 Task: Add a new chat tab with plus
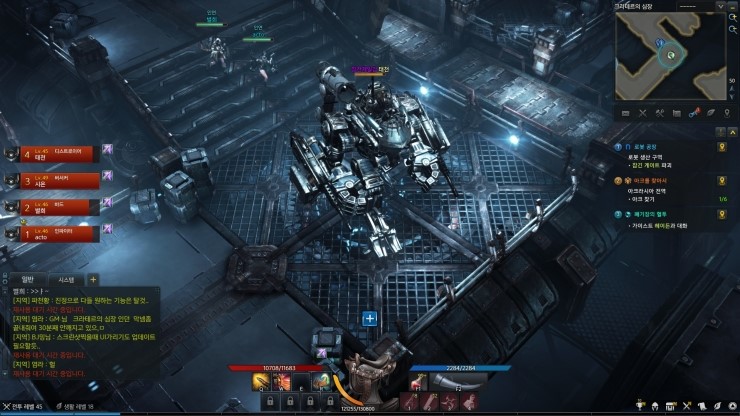pyautogui.click(x=93, y=280)
